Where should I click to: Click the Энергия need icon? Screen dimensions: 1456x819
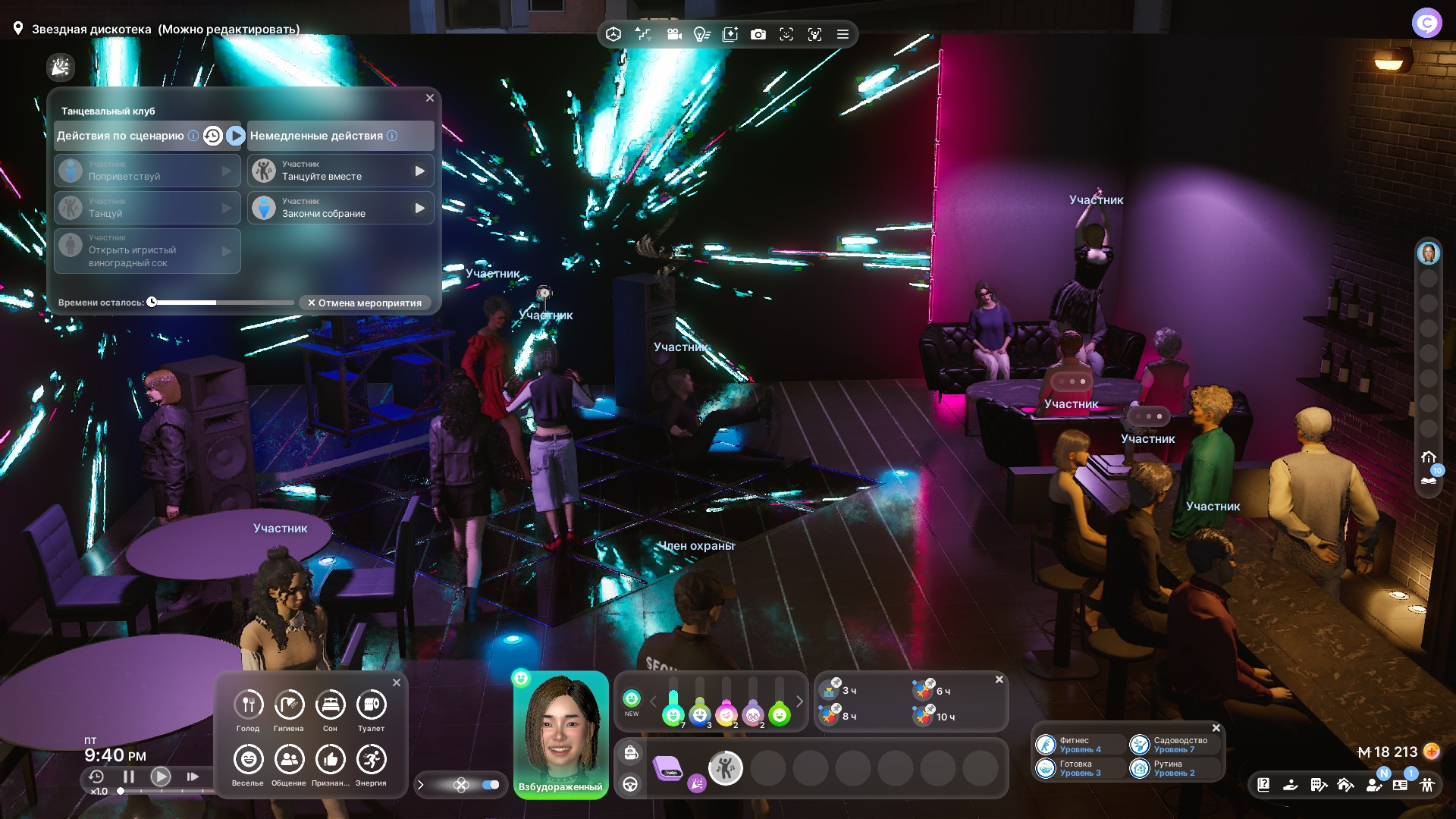tap(371, 760)
